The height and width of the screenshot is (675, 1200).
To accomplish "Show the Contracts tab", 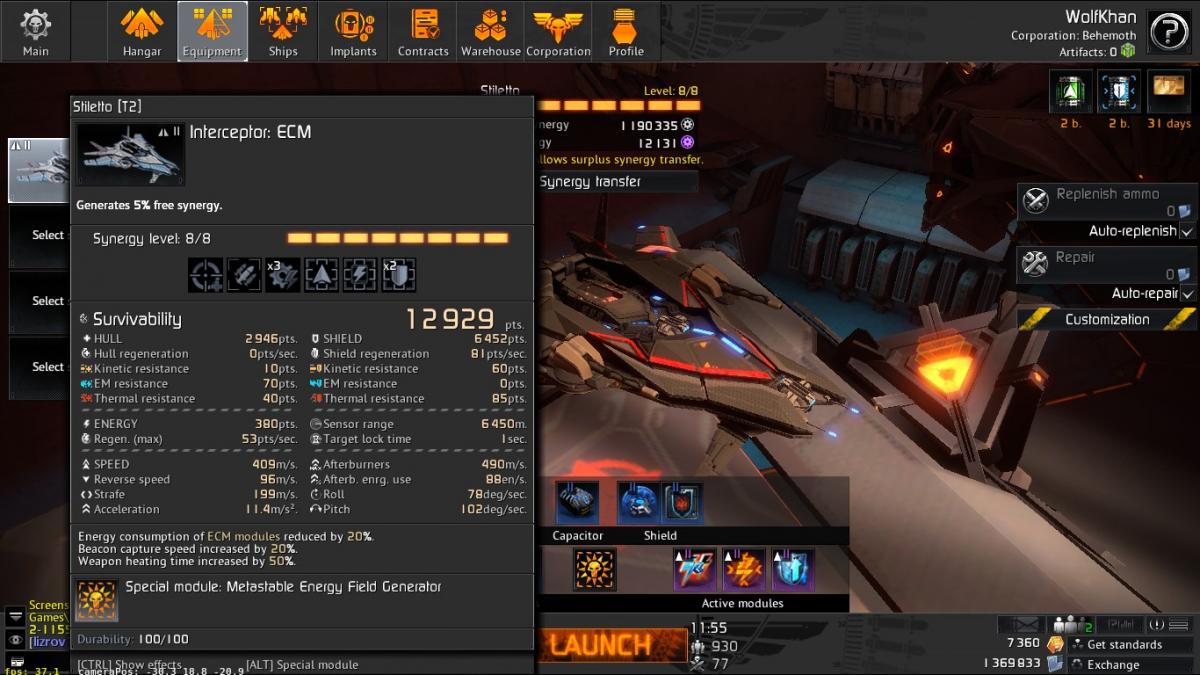I will pyautogui.click(x=423, y=31).
